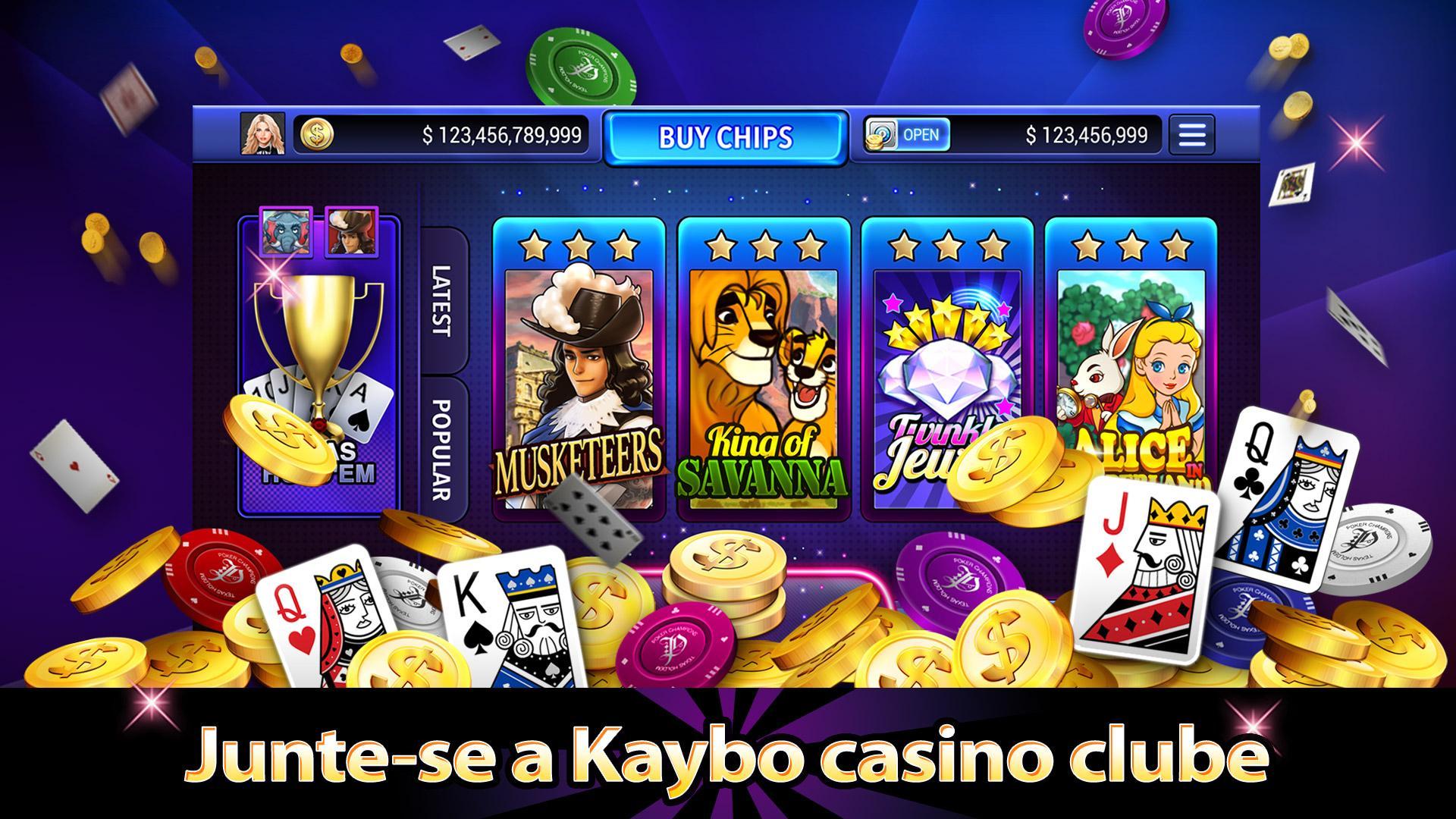
Task: Click the treasure chest bonus icon
Action: pyautogui.click(x=881, y=133)
